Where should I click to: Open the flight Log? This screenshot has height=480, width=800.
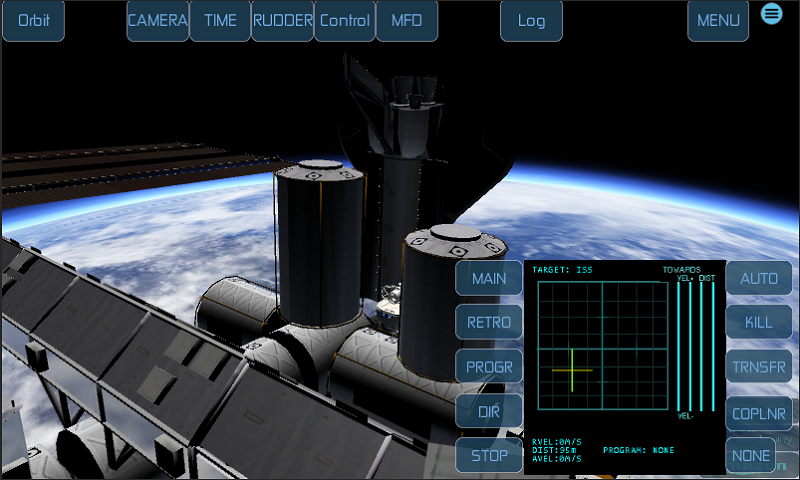tap(531, 20)
